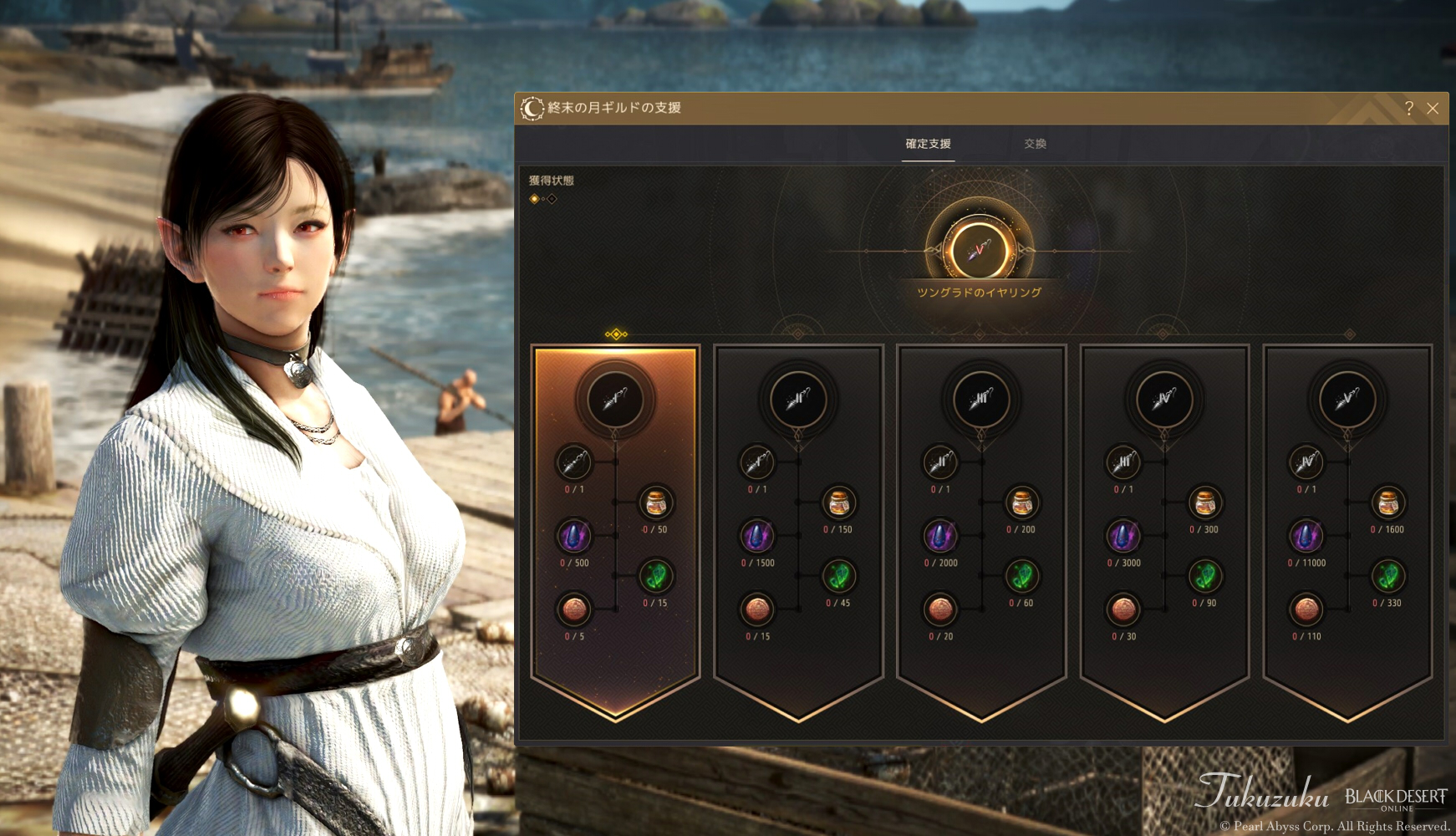Choose the tier II earring banner icon
Screen dimensions: 1456x836
point(798,400)
